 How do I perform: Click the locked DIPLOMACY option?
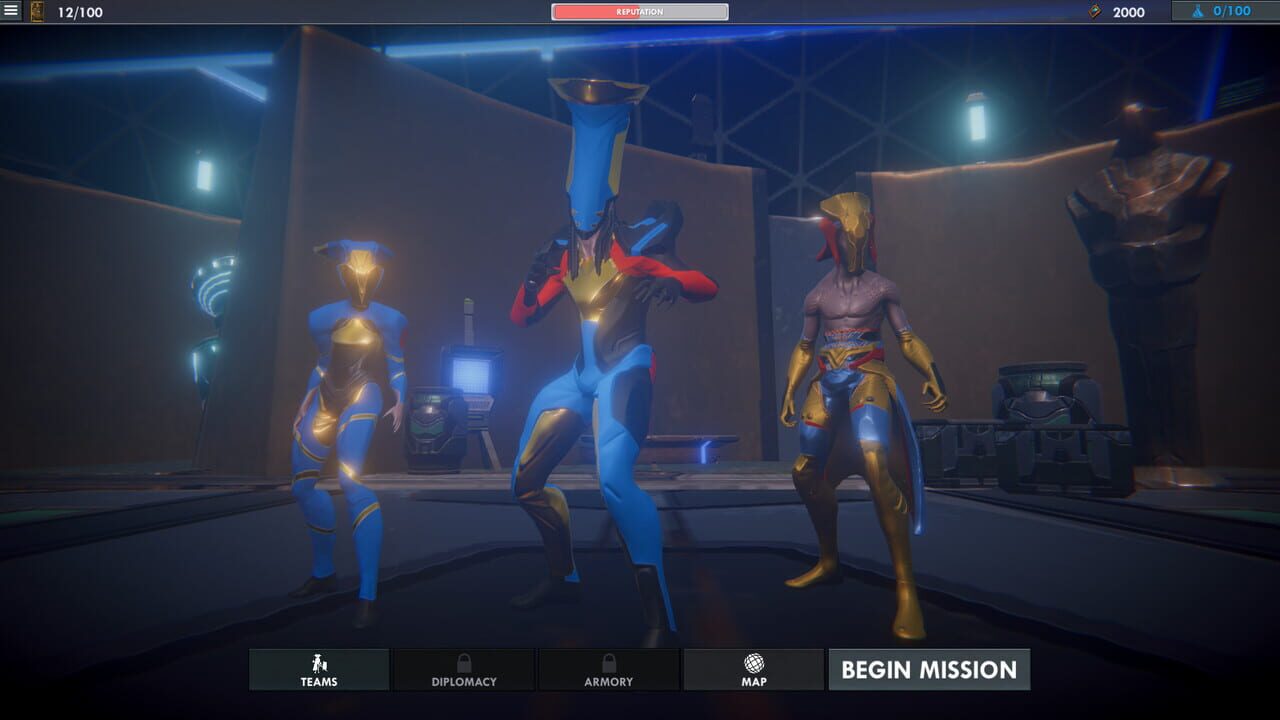click(463, 670)
